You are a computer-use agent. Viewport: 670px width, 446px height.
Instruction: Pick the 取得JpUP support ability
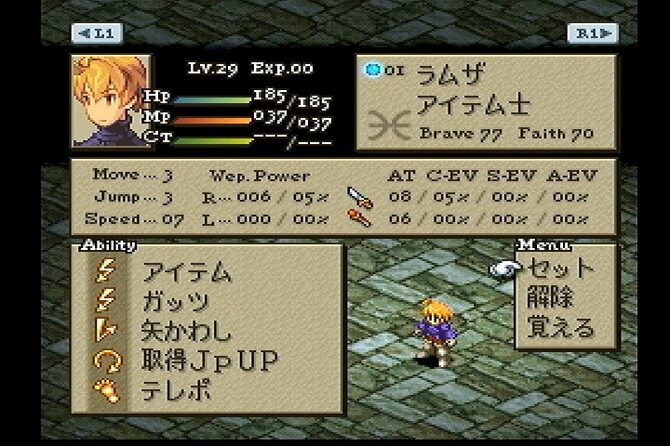coord(210,360)
